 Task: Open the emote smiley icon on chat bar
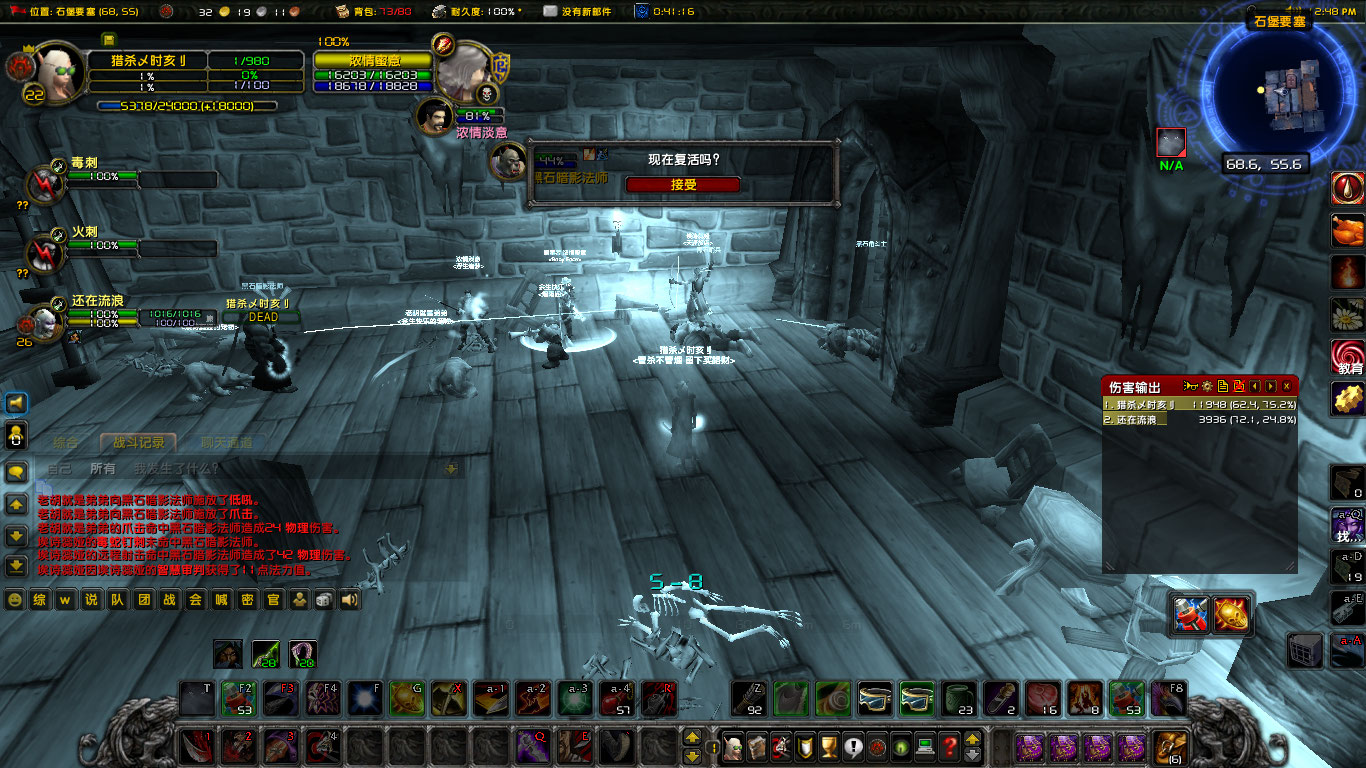tap(15, 601)
